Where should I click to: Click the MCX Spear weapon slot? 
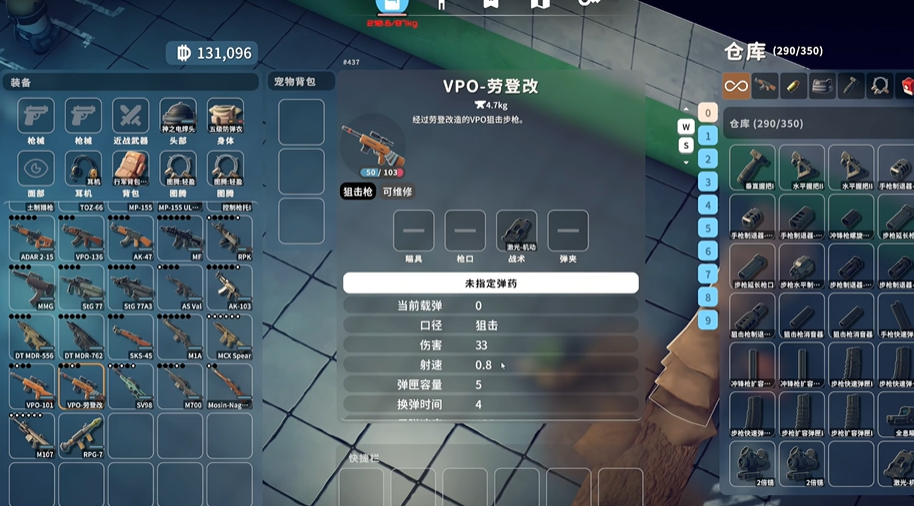[x=228, y=336]
